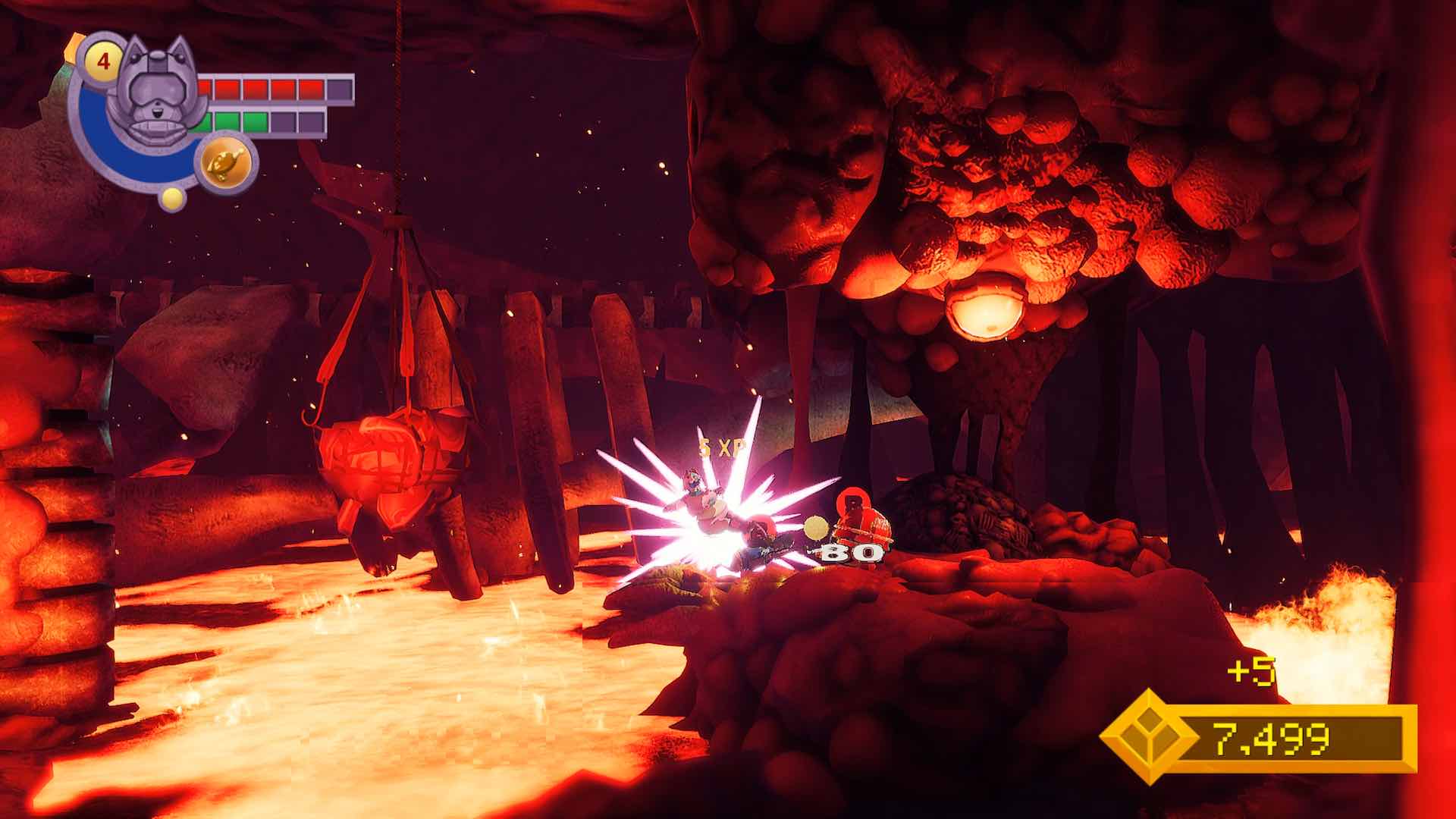
Task: Click the armored cat character portrait
Action: [155, 91]
